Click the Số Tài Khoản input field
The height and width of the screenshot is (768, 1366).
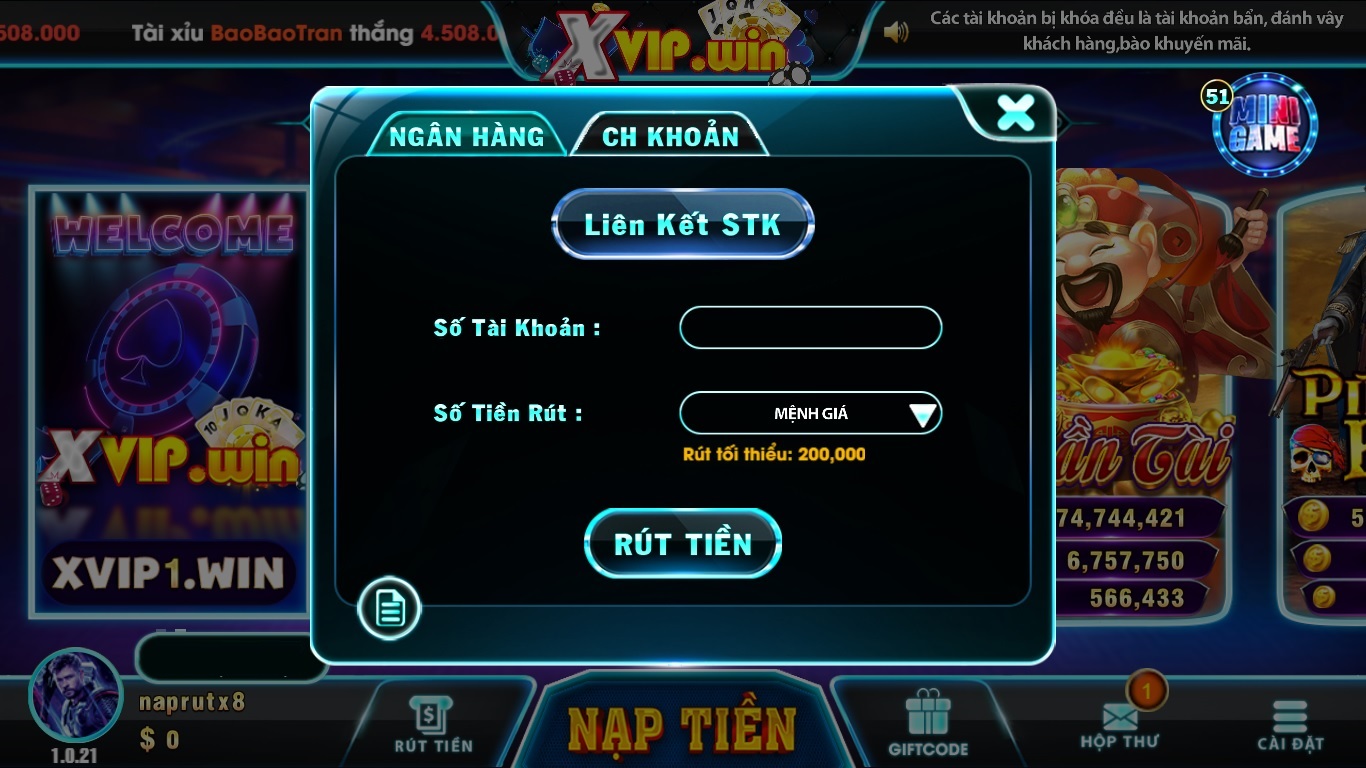click(x=810, y=327)
